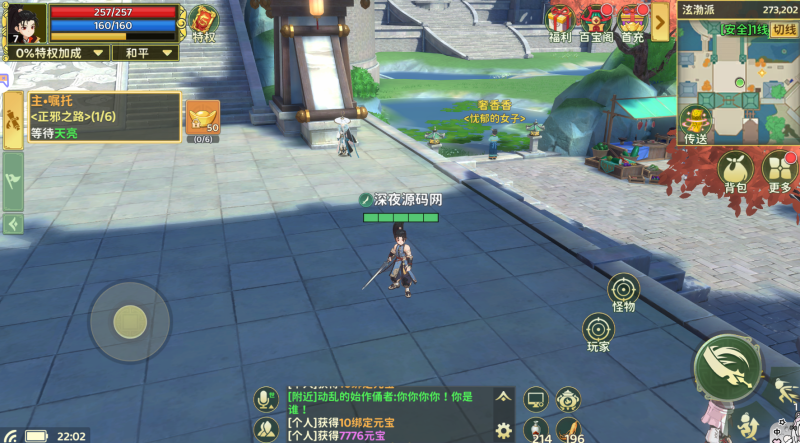The image size is (800, 443).
Task: Collapse the quest panel with arrow button
Action: (13, 224)
